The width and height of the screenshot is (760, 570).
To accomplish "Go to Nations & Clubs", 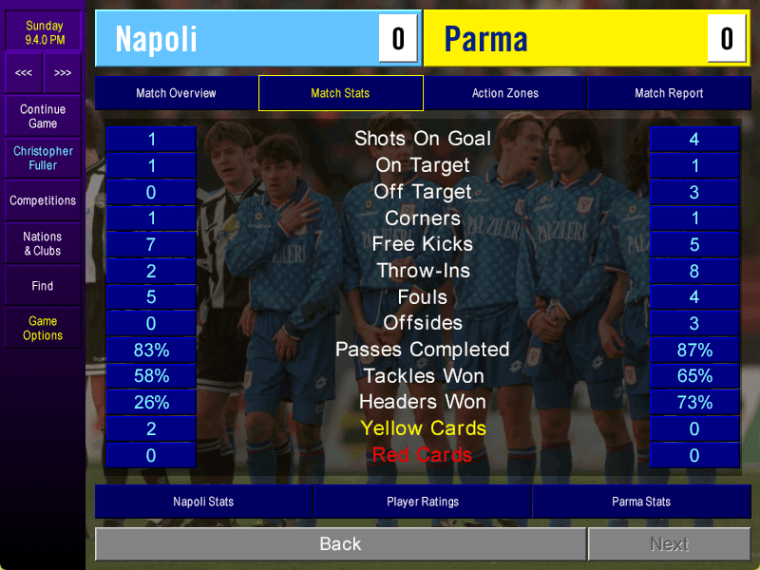I will tap(43, 244).
